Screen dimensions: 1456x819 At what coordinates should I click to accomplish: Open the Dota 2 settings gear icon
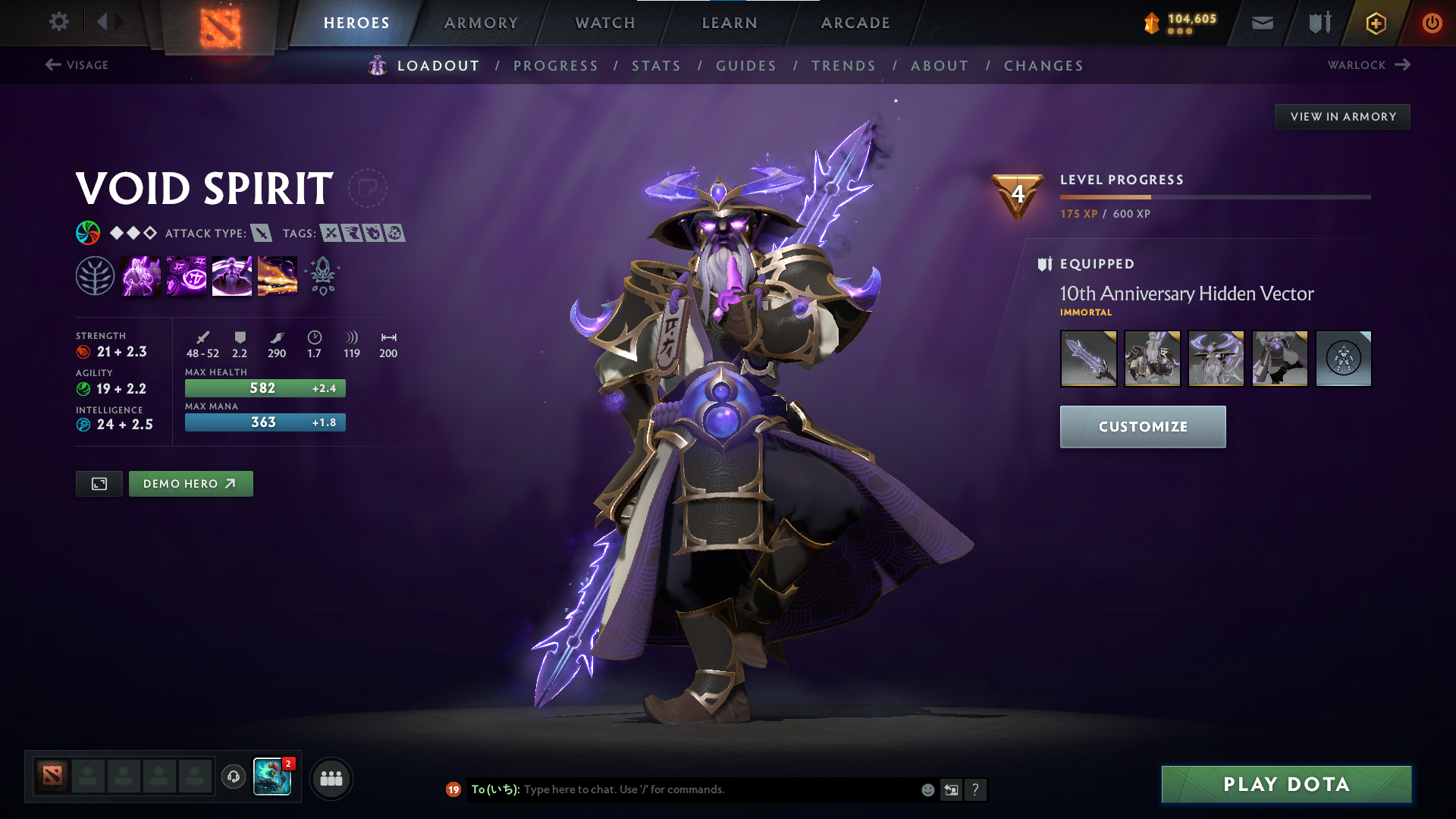(58, 23)
